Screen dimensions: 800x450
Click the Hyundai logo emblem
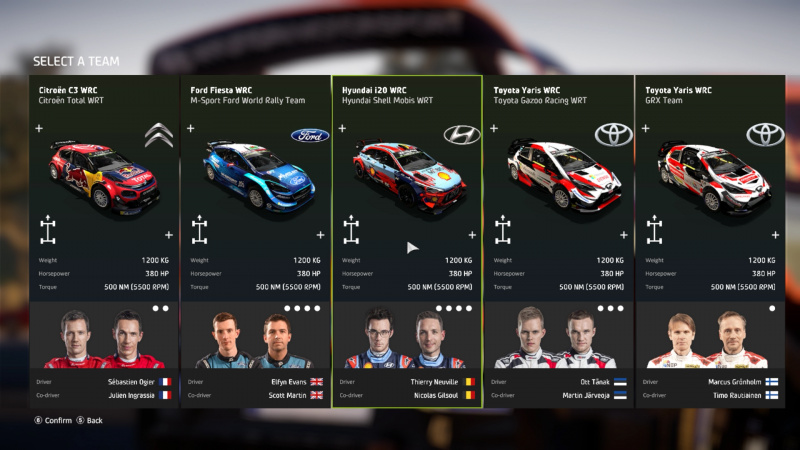(x=461, y=135)
